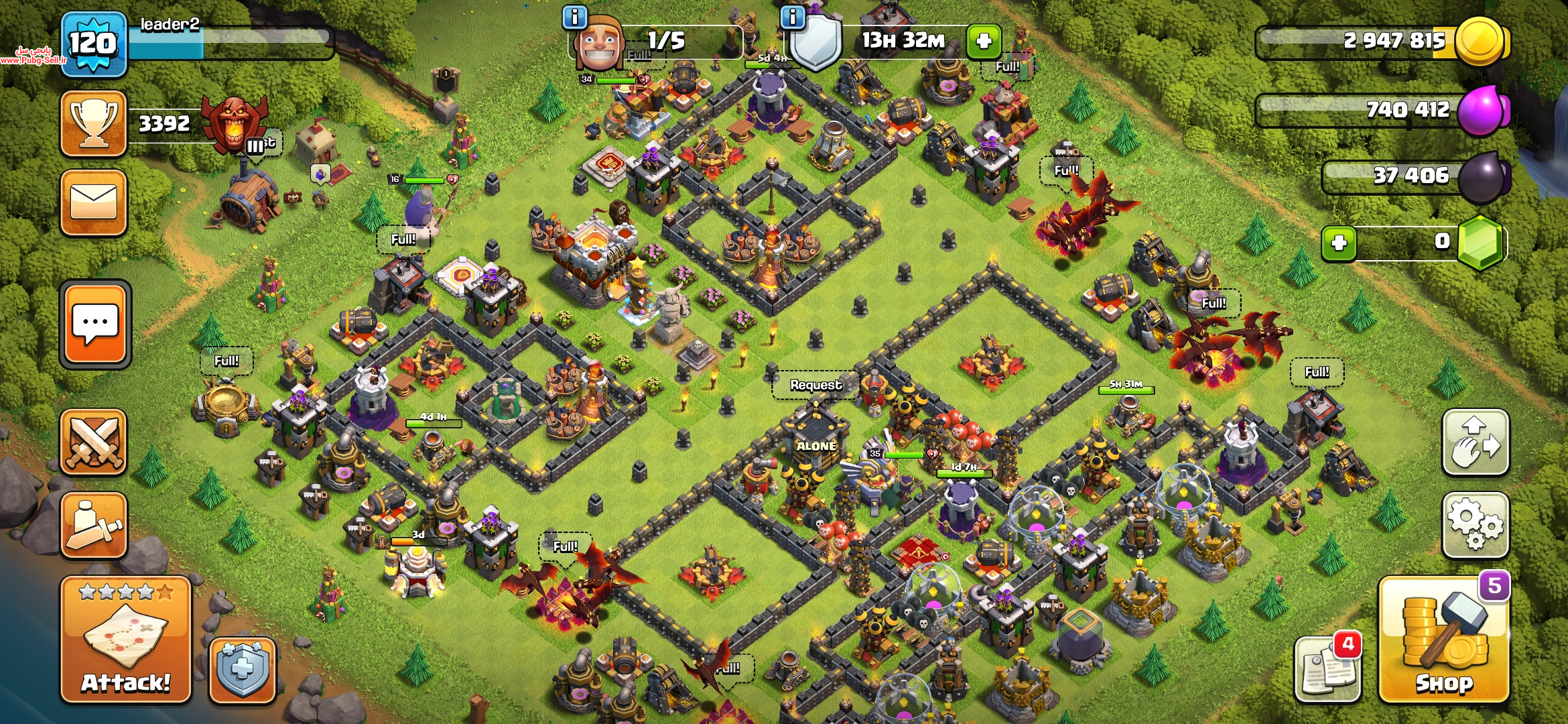Open the layout editor hand-arrows button
This screenshot has width=1568, height=724.
coord(1475,442)
